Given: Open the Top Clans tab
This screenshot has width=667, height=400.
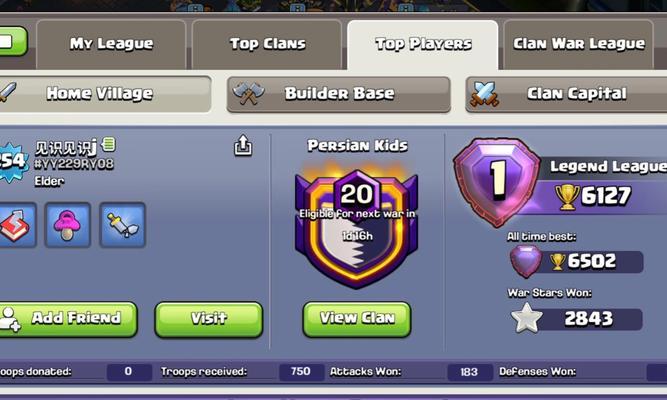Looking at the screenshot, I should point(267,44).
